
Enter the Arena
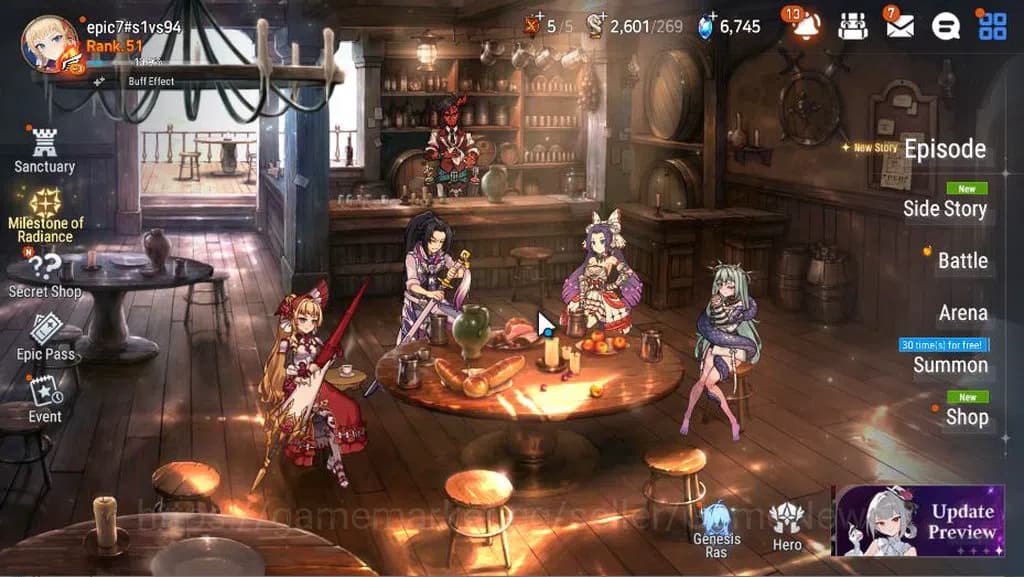pos(962,313)
